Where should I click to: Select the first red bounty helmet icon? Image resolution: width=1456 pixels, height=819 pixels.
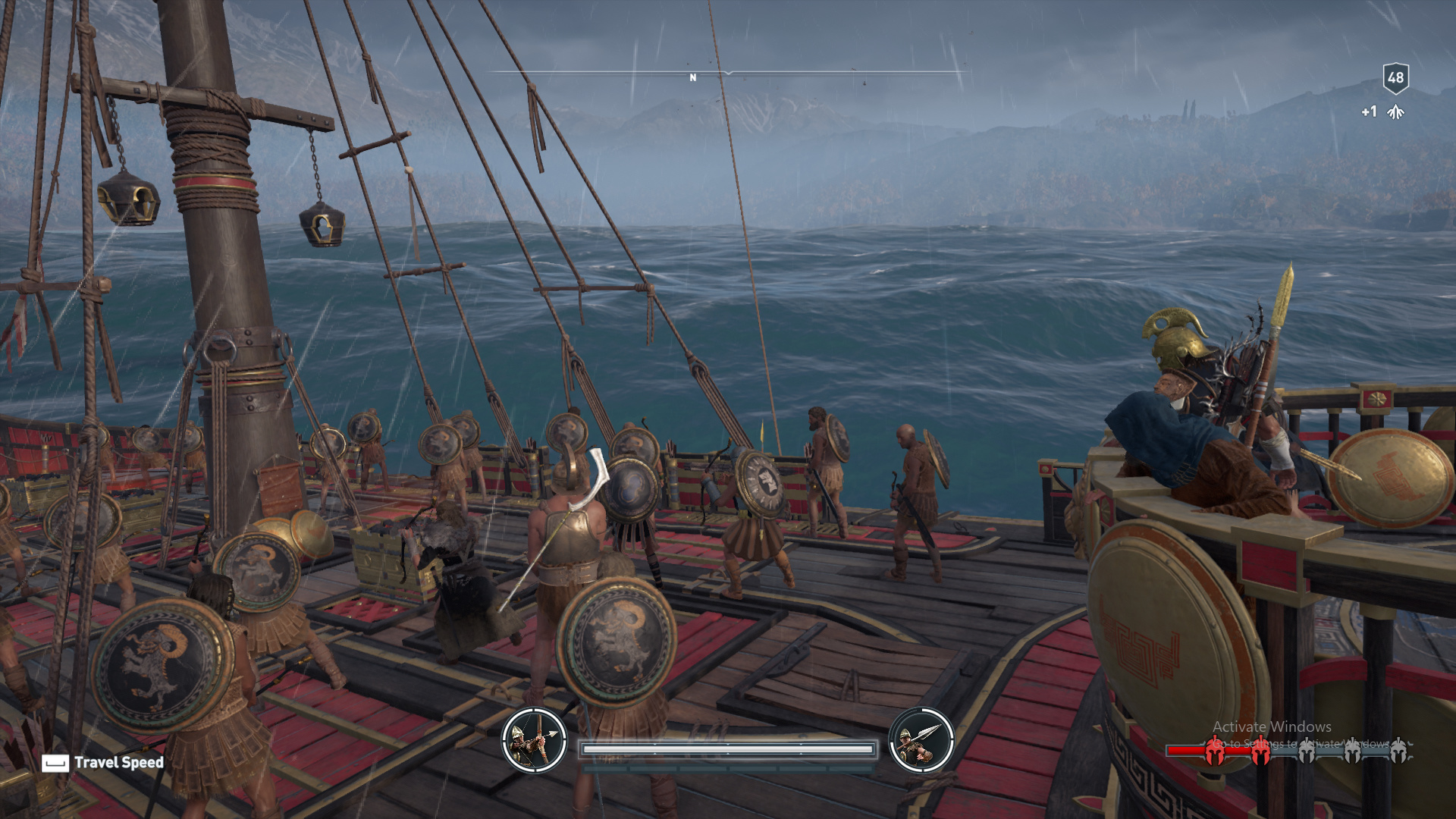pyautogui.click(x=1215, y=751)
